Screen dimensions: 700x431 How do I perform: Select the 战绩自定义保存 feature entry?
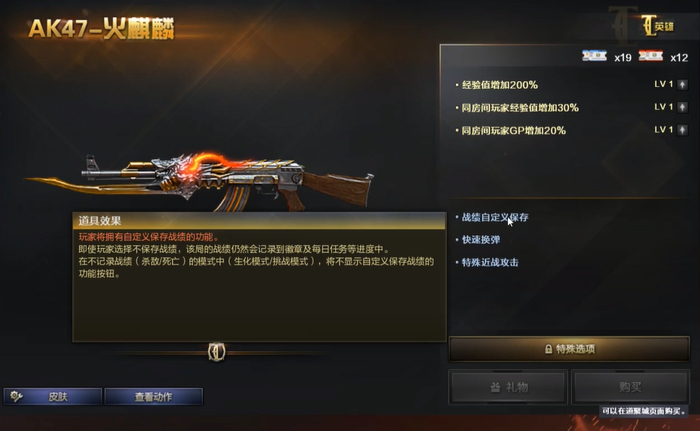tap(495, 217)
